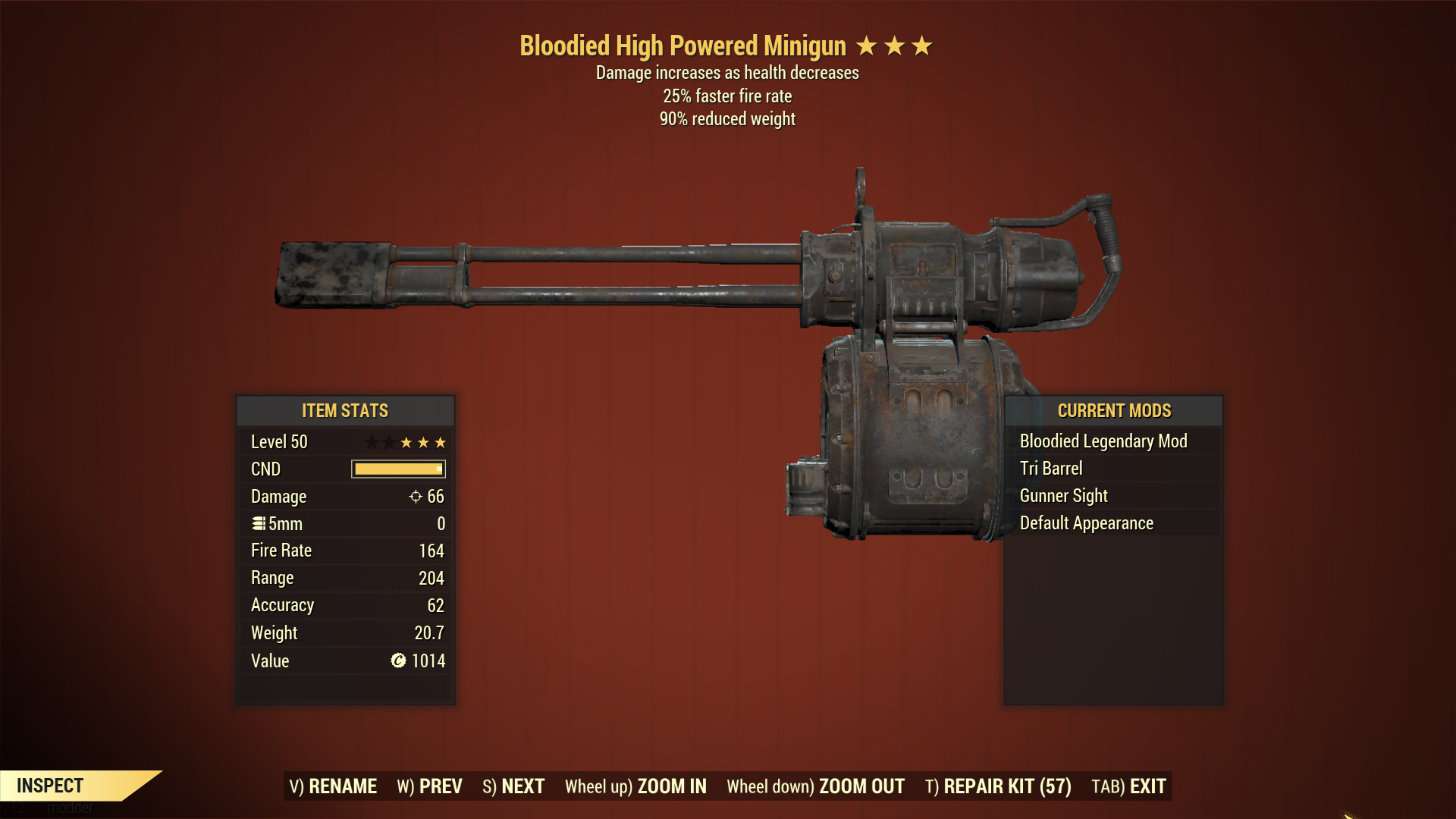Rename the Bloodied High Powered Minigun
The width and height of the screenshot is (1456, 819).
pos(333,786)
